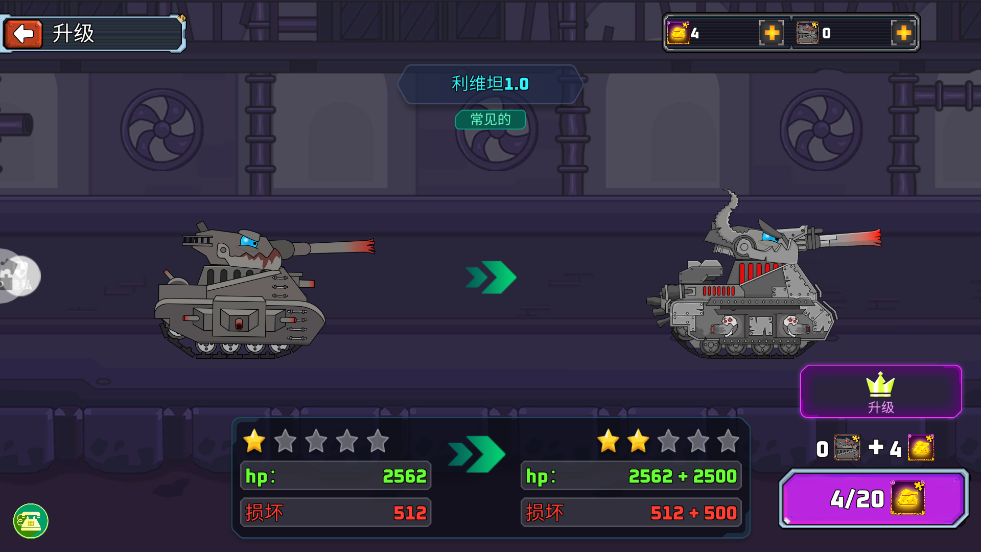Image resolution: width=981 pixels, height=552 pixels.
Task: Go back using the orange arrow button
Action: point(23,33)
